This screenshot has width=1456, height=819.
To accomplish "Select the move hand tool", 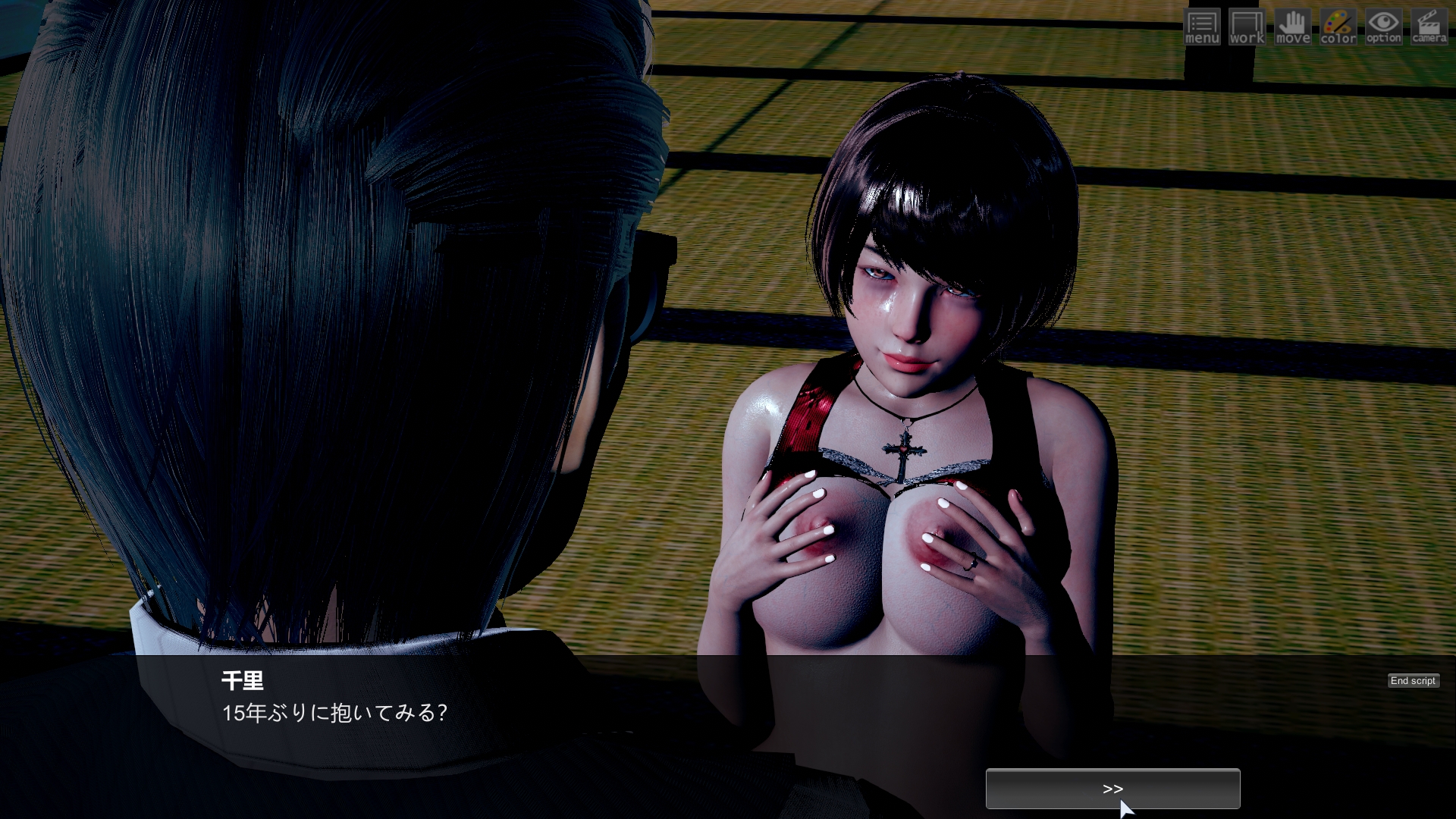I will (x=1293, y=27).
